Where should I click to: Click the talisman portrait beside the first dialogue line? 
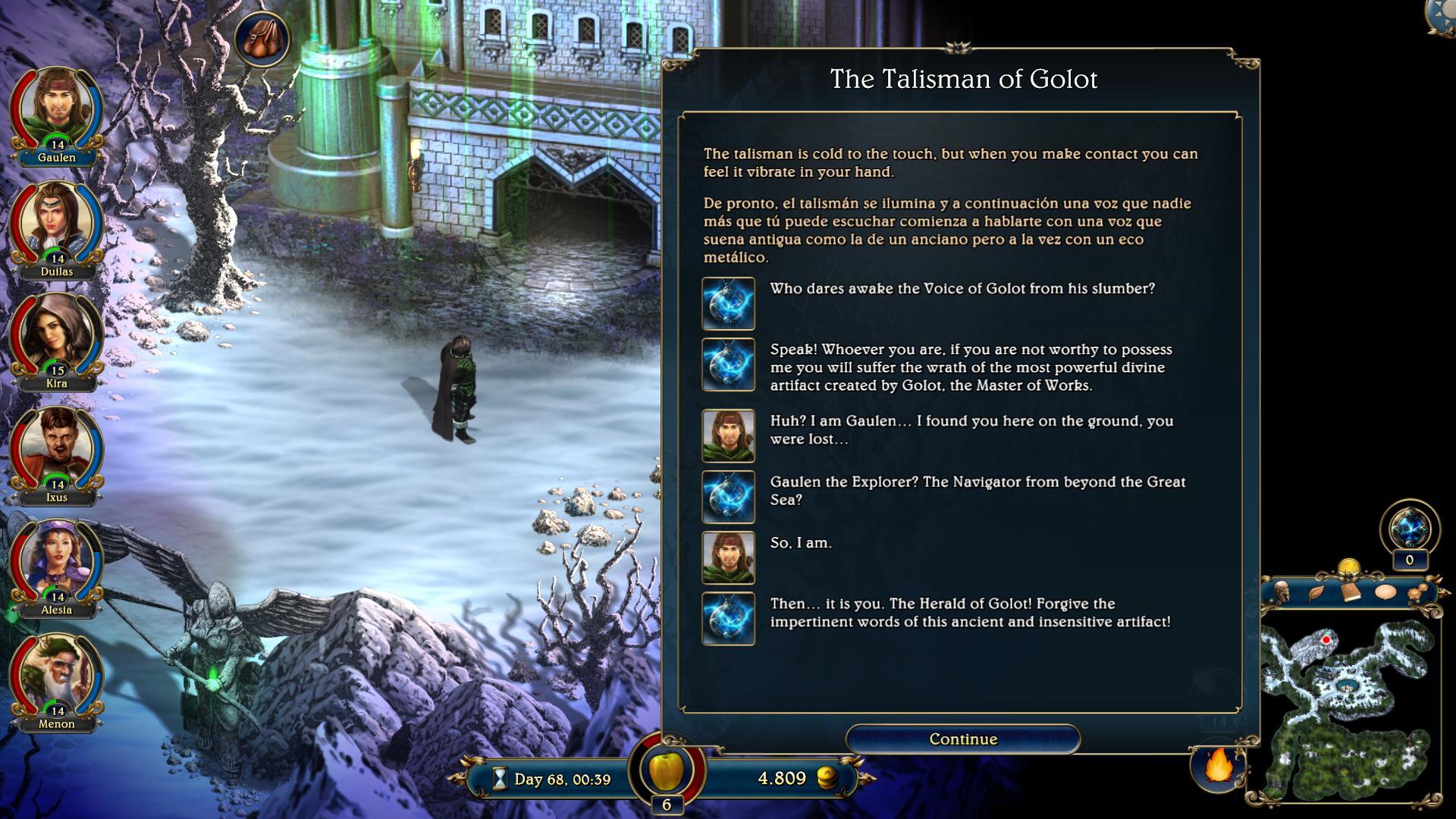tap(728, 303)
